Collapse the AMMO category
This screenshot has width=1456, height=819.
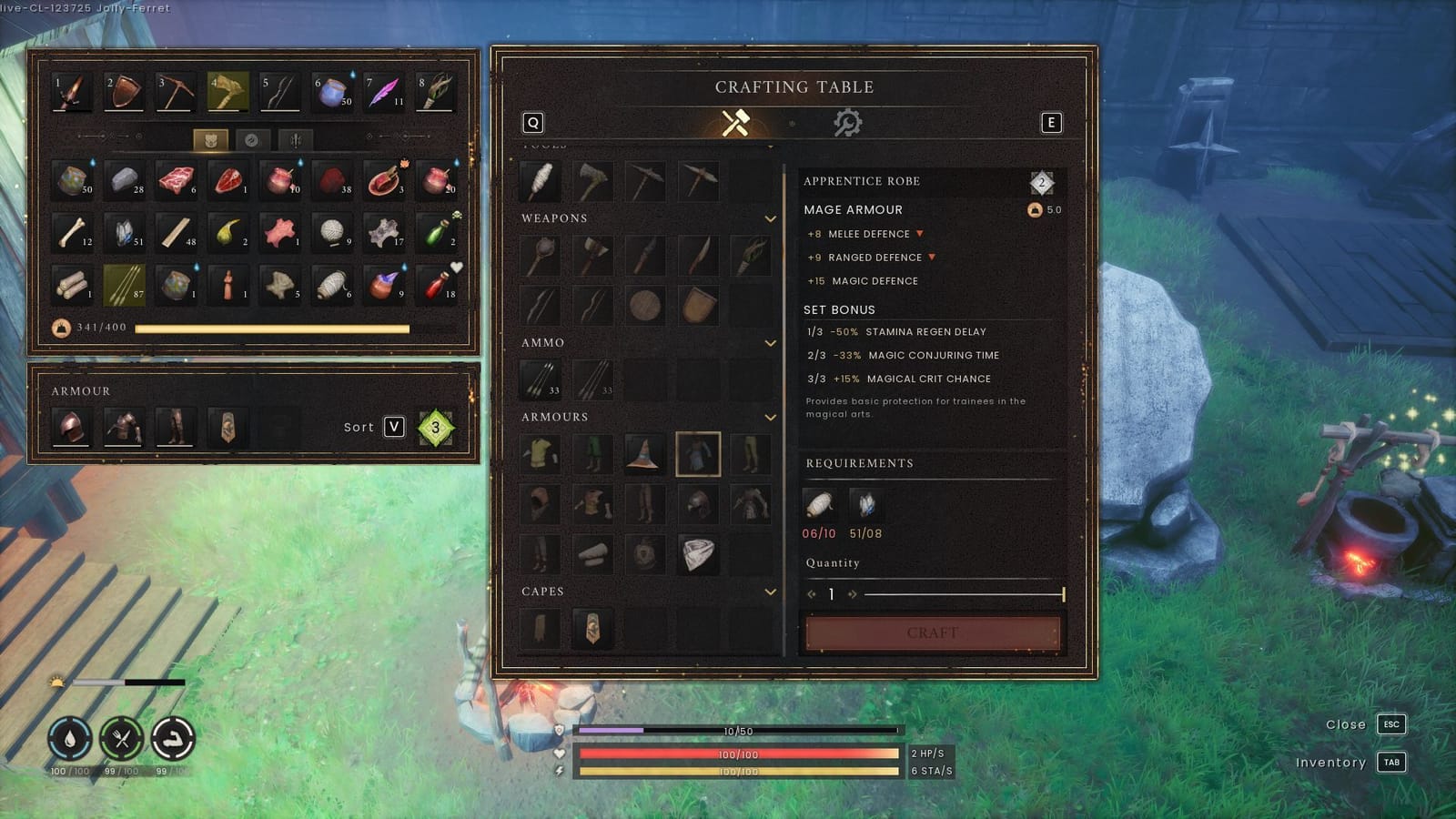[x=772, y=343]
